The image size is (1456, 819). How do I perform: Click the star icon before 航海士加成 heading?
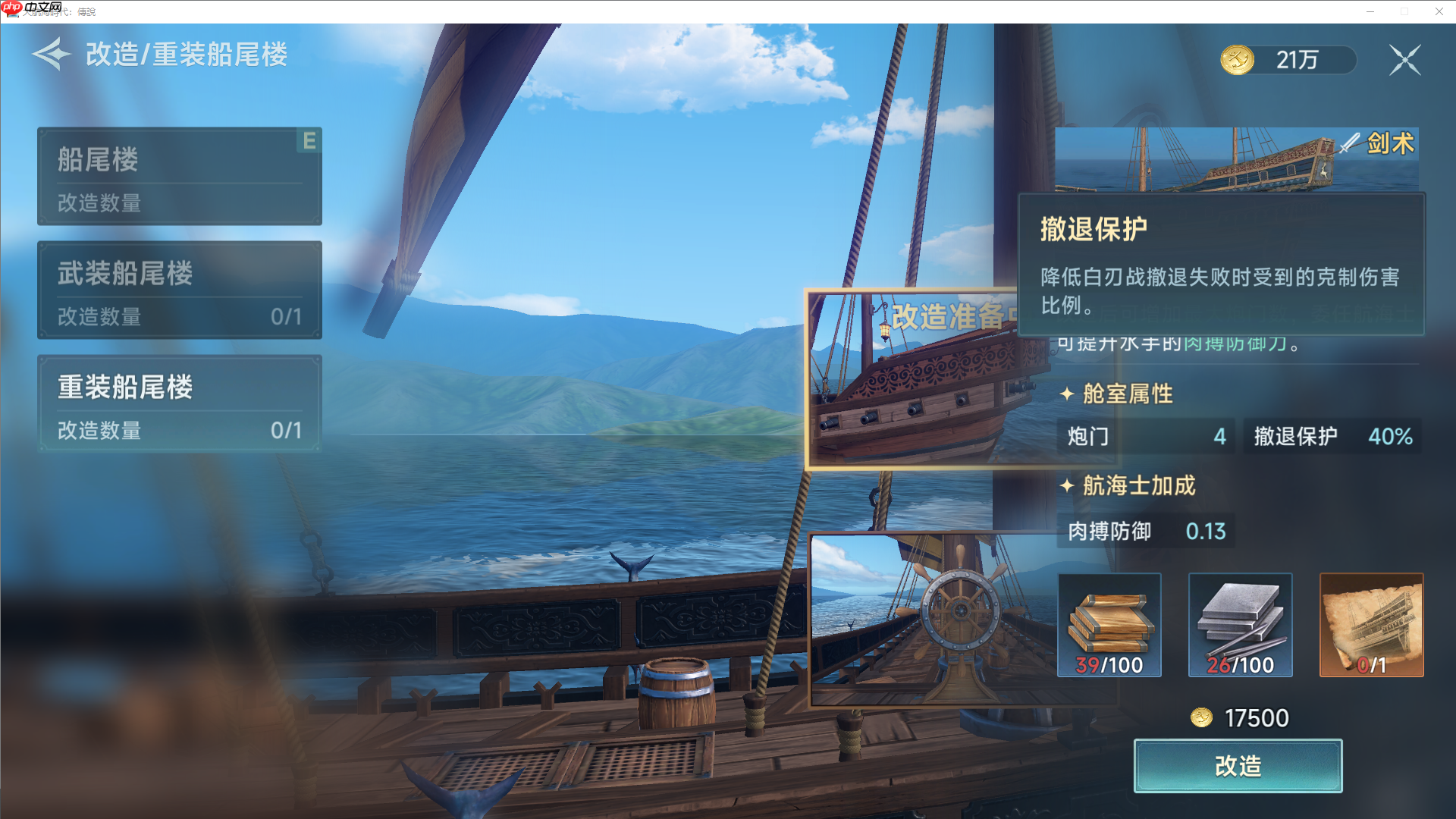pyautogui.click(x=1067, y=486)
